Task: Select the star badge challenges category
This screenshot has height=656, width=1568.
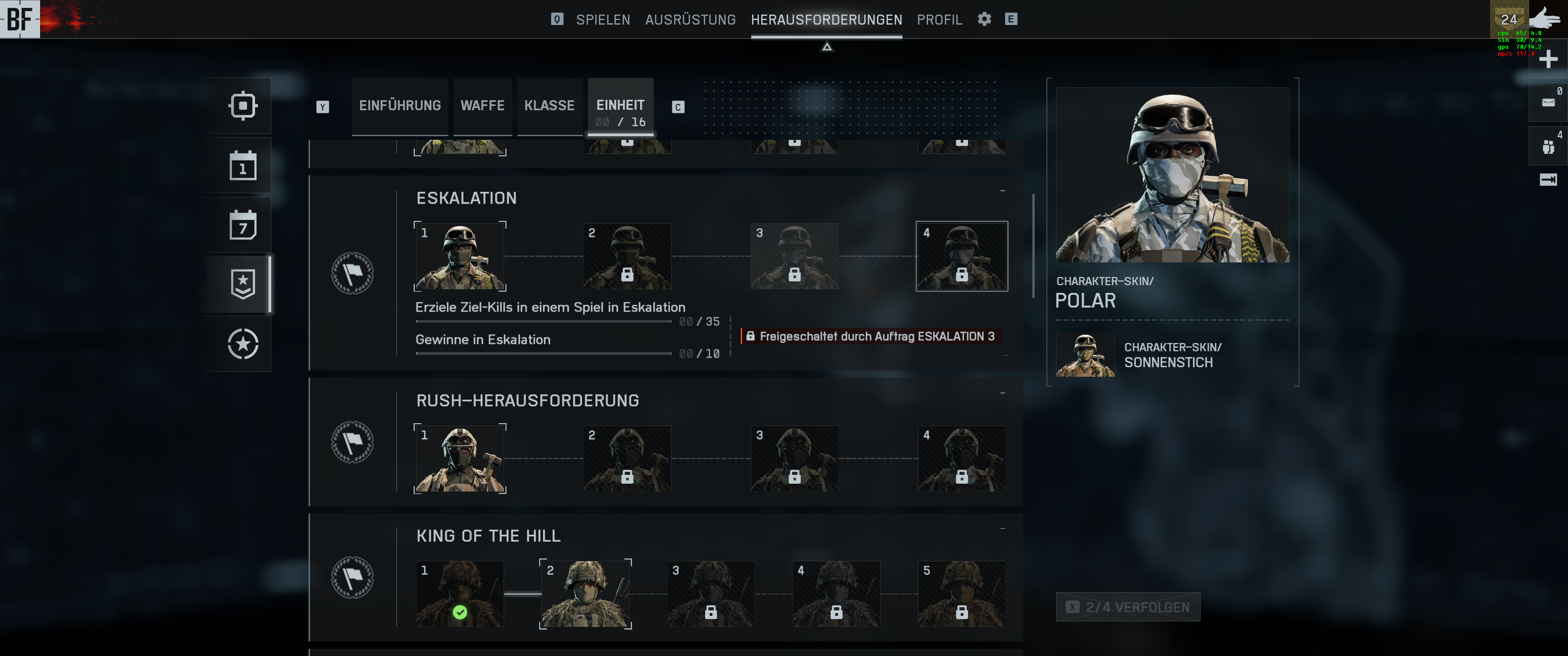Action: coord(243,284)
